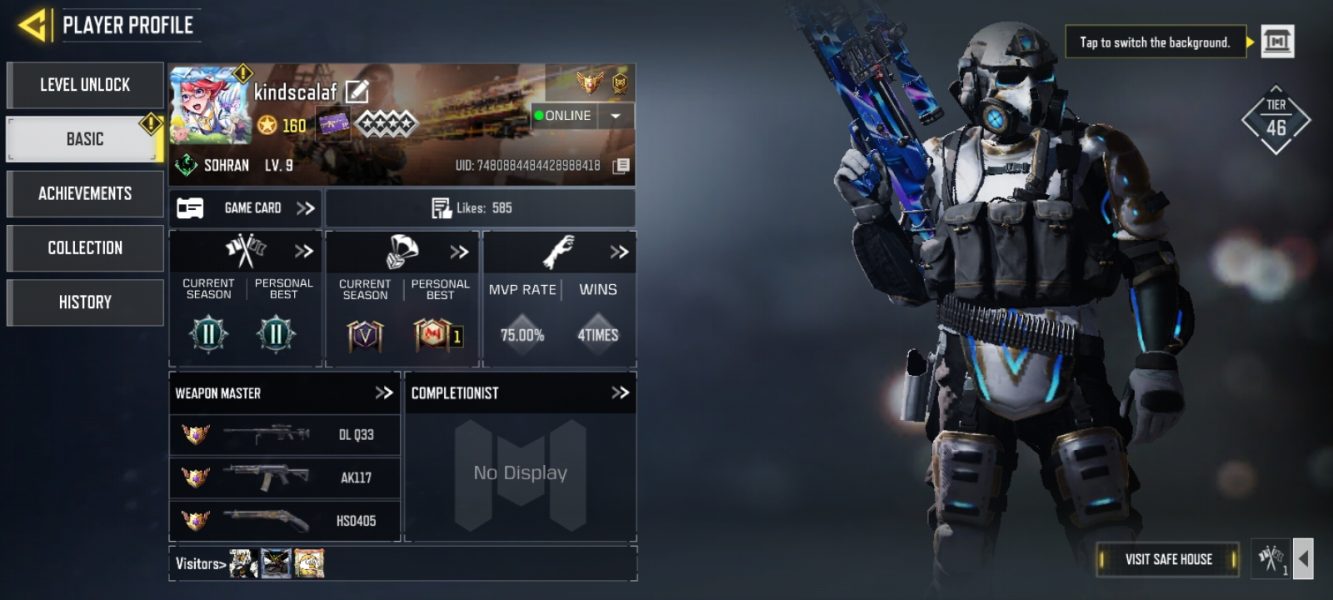Open the Game Card panel
Screen dimensions: 1333x600
(x=245, y=208)
